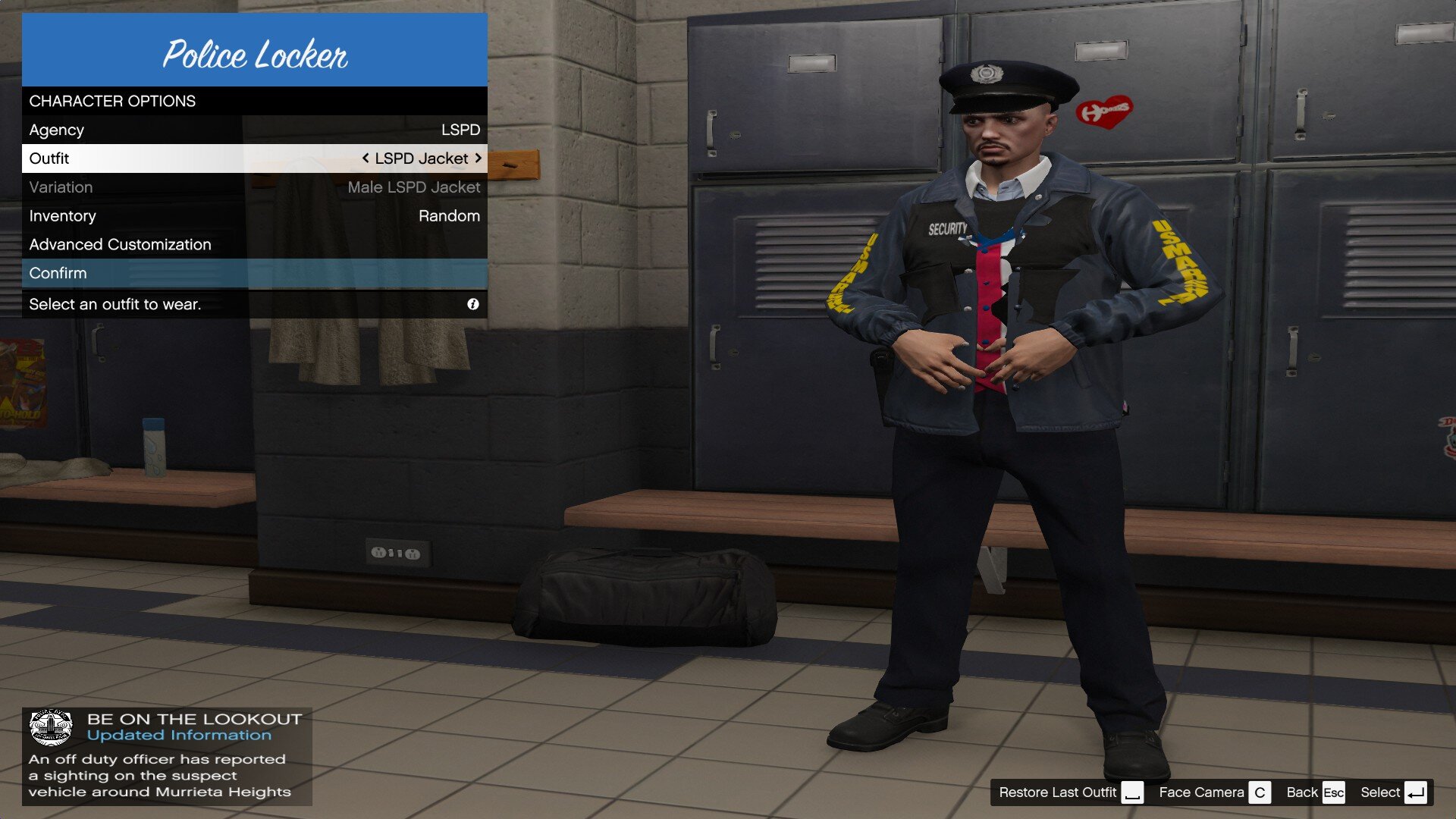Click the info icon in the description bar
Viewport: 1456px width, 819px height.
(473, 304)
